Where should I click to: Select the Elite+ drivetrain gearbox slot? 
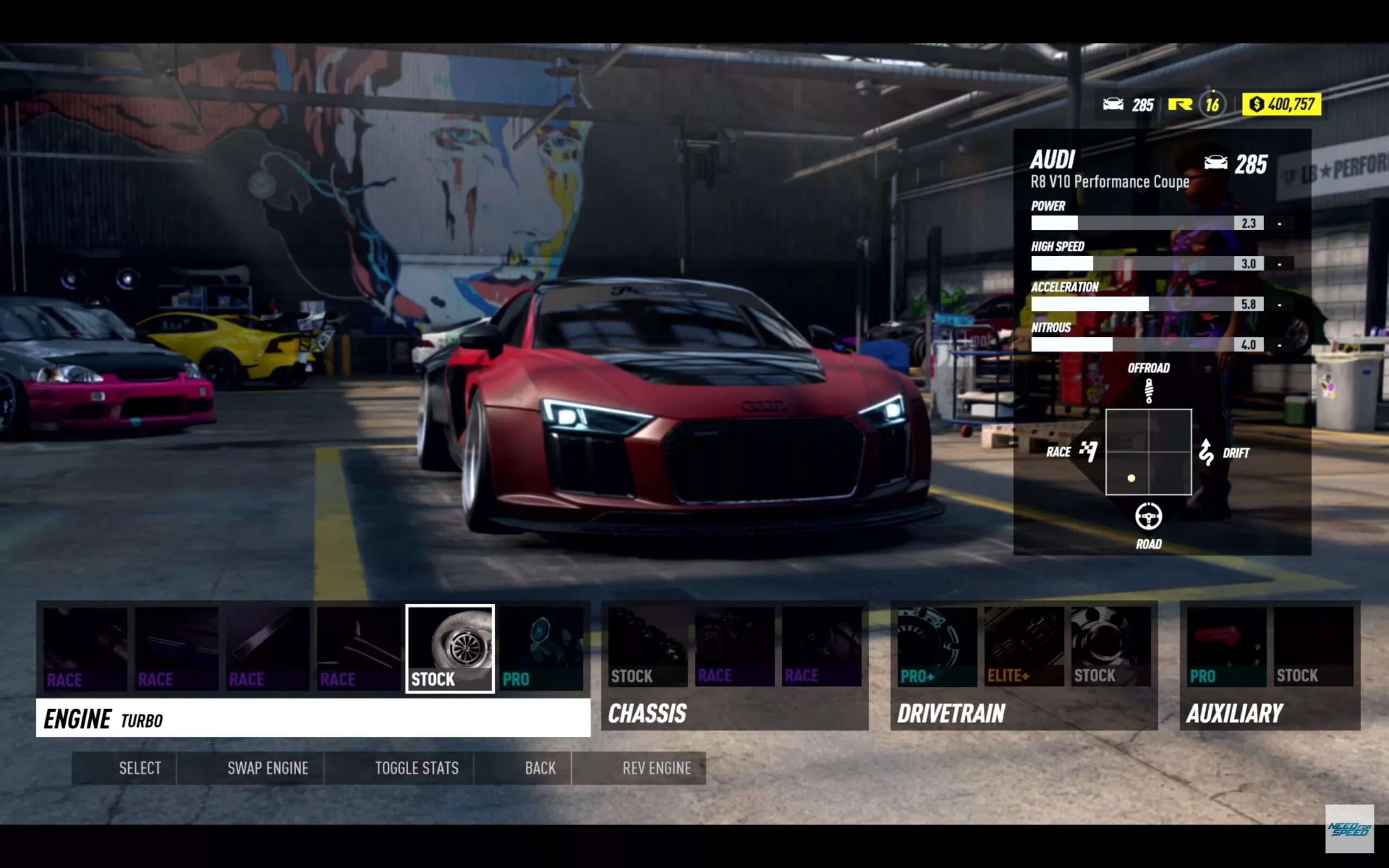(1023, 647)
